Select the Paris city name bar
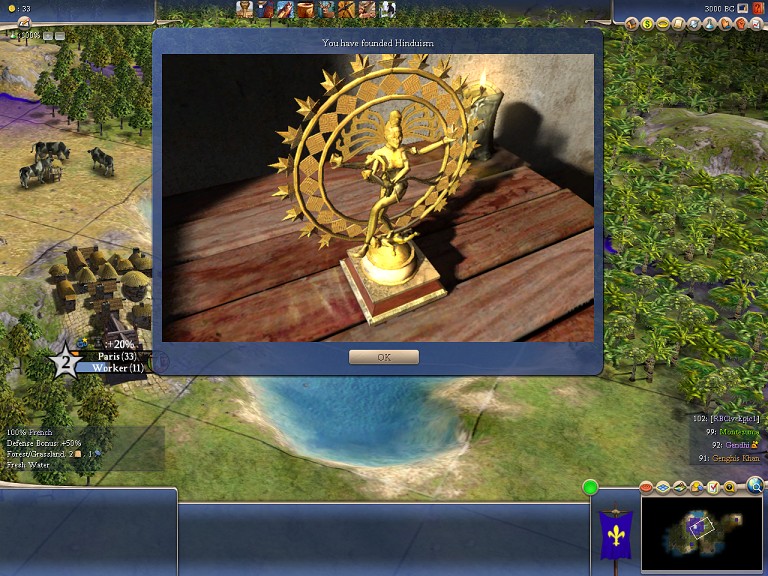Image resolution: width=768 pixels, height=576 pixels. (x=117, y=356)
